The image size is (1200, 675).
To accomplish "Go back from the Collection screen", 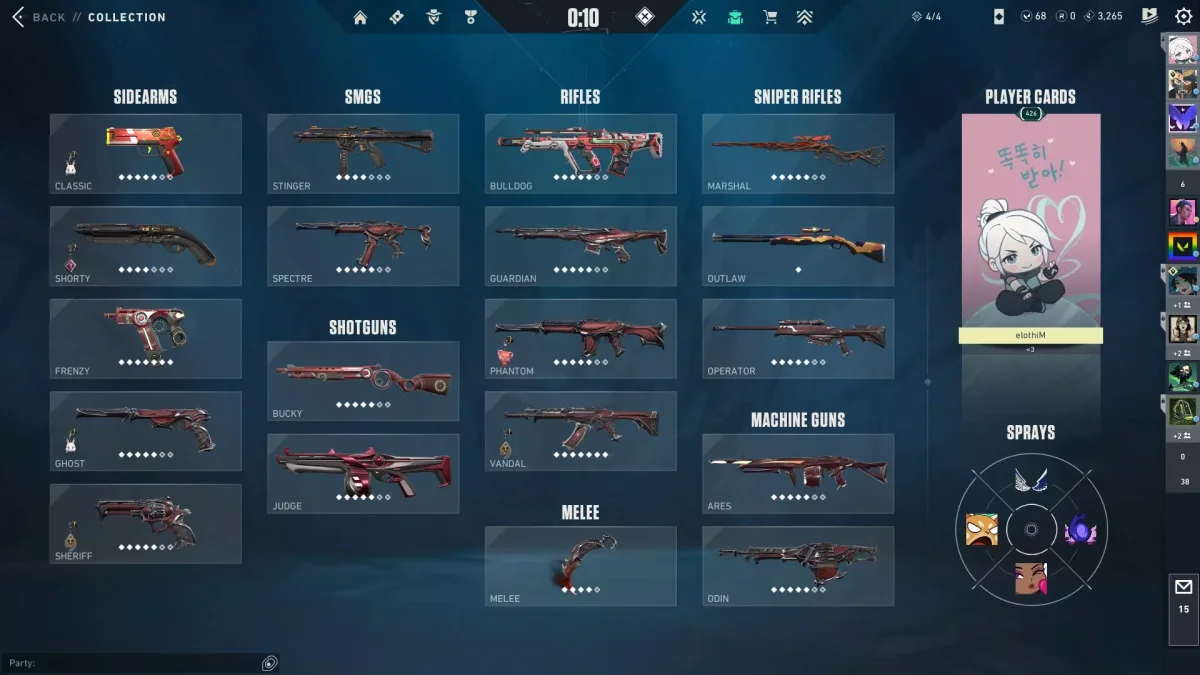I will point(40,17).
